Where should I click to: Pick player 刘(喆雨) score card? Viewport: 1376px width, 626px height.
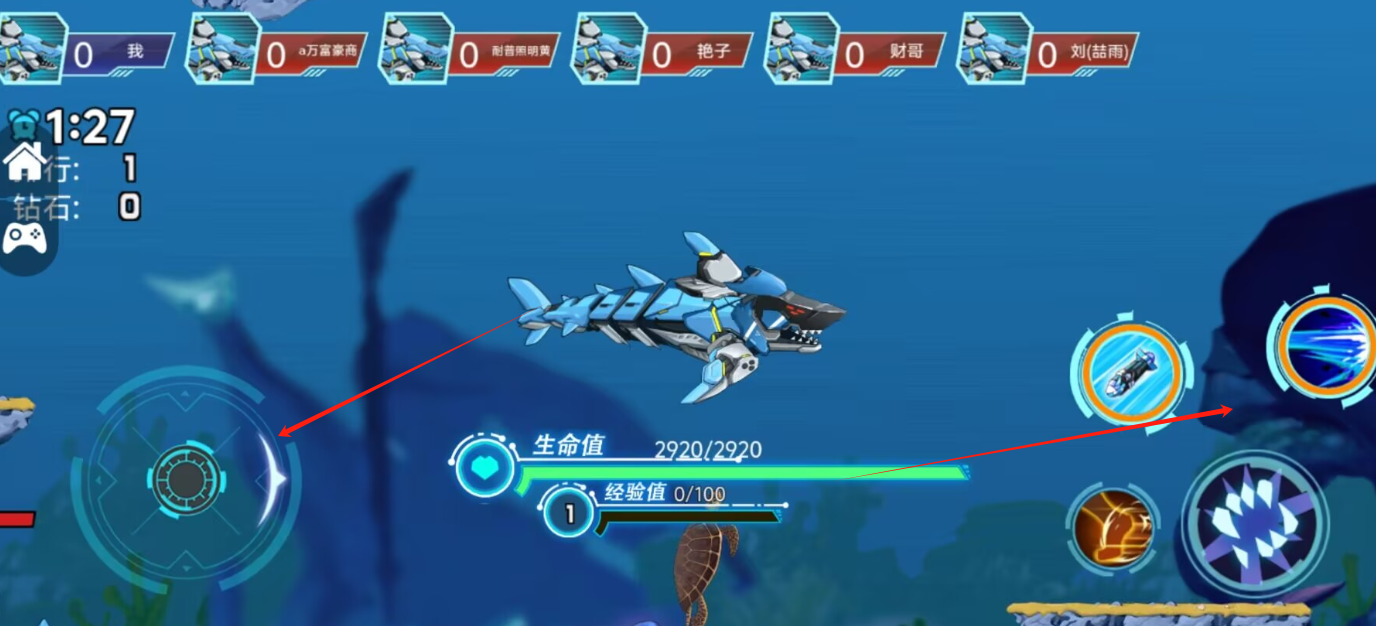1048,51
